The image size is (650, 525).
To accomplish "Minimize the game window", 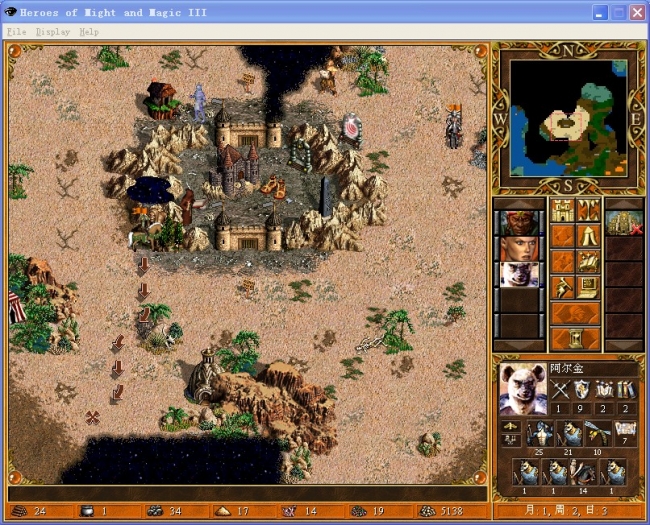I will click(600, 13).
